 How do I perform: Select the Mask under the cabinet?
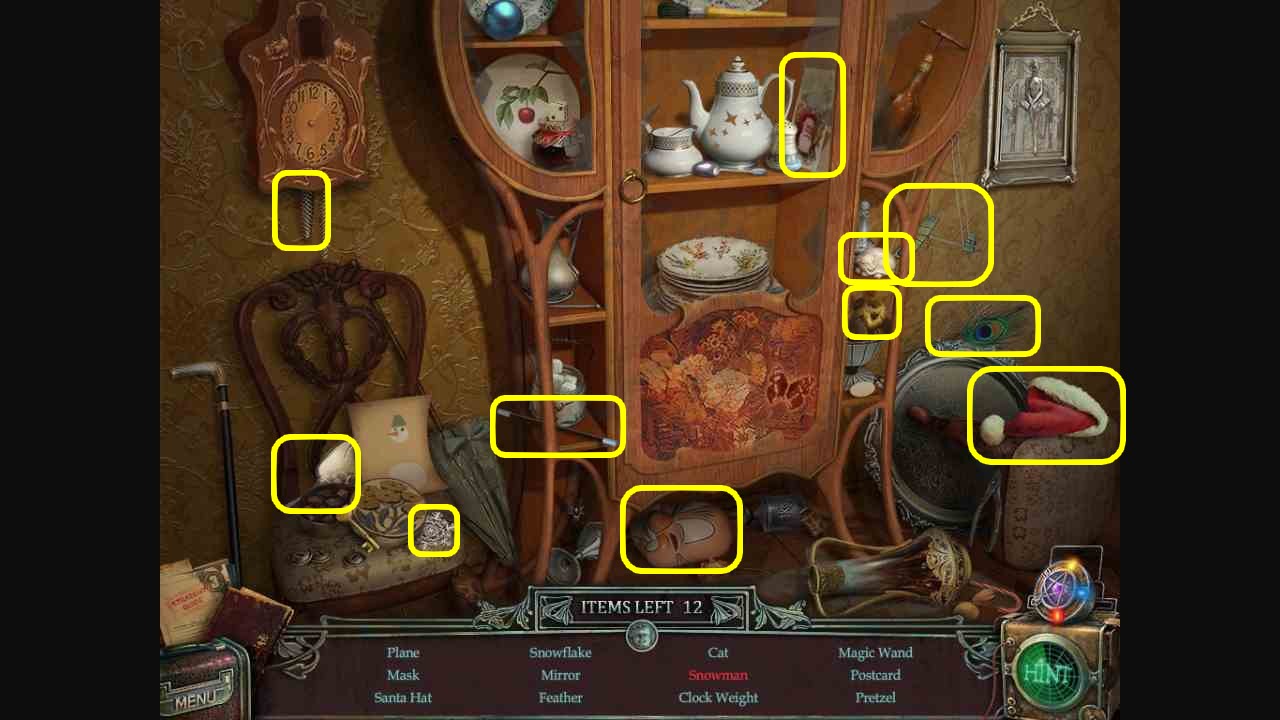pos(680,530)
